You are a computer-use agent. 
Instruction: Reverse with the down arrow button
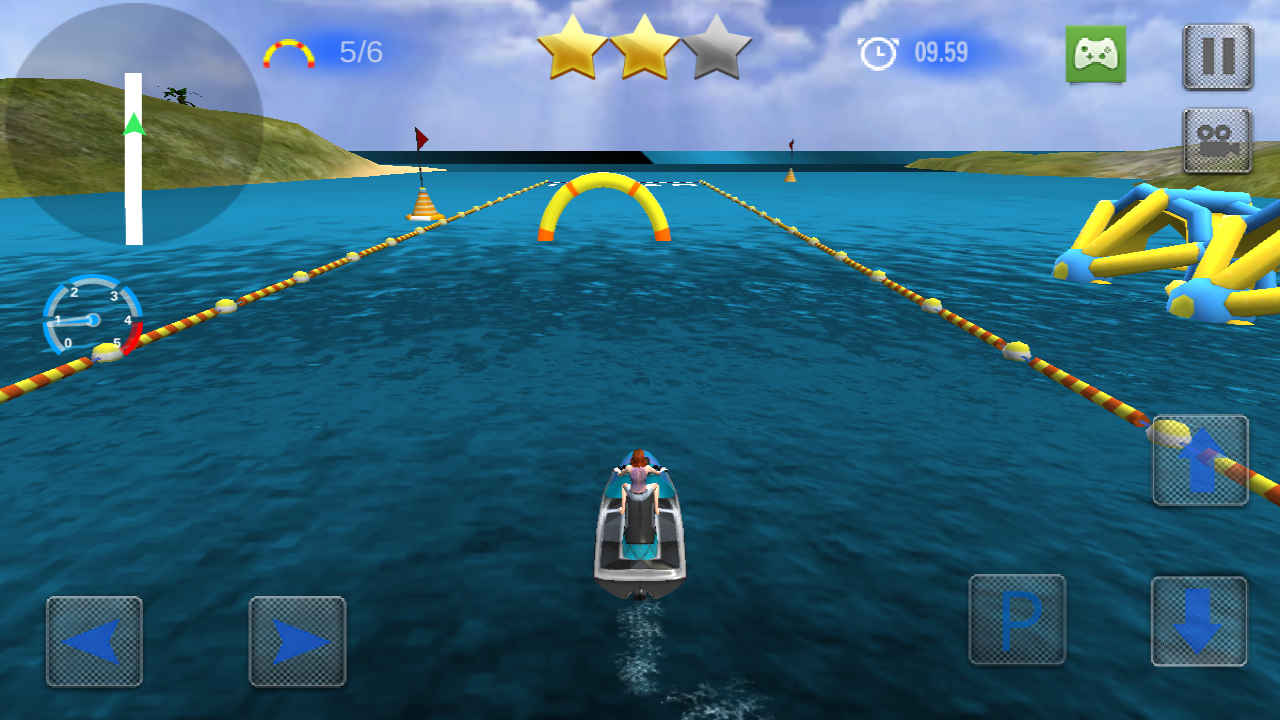tap(1198, 621)
